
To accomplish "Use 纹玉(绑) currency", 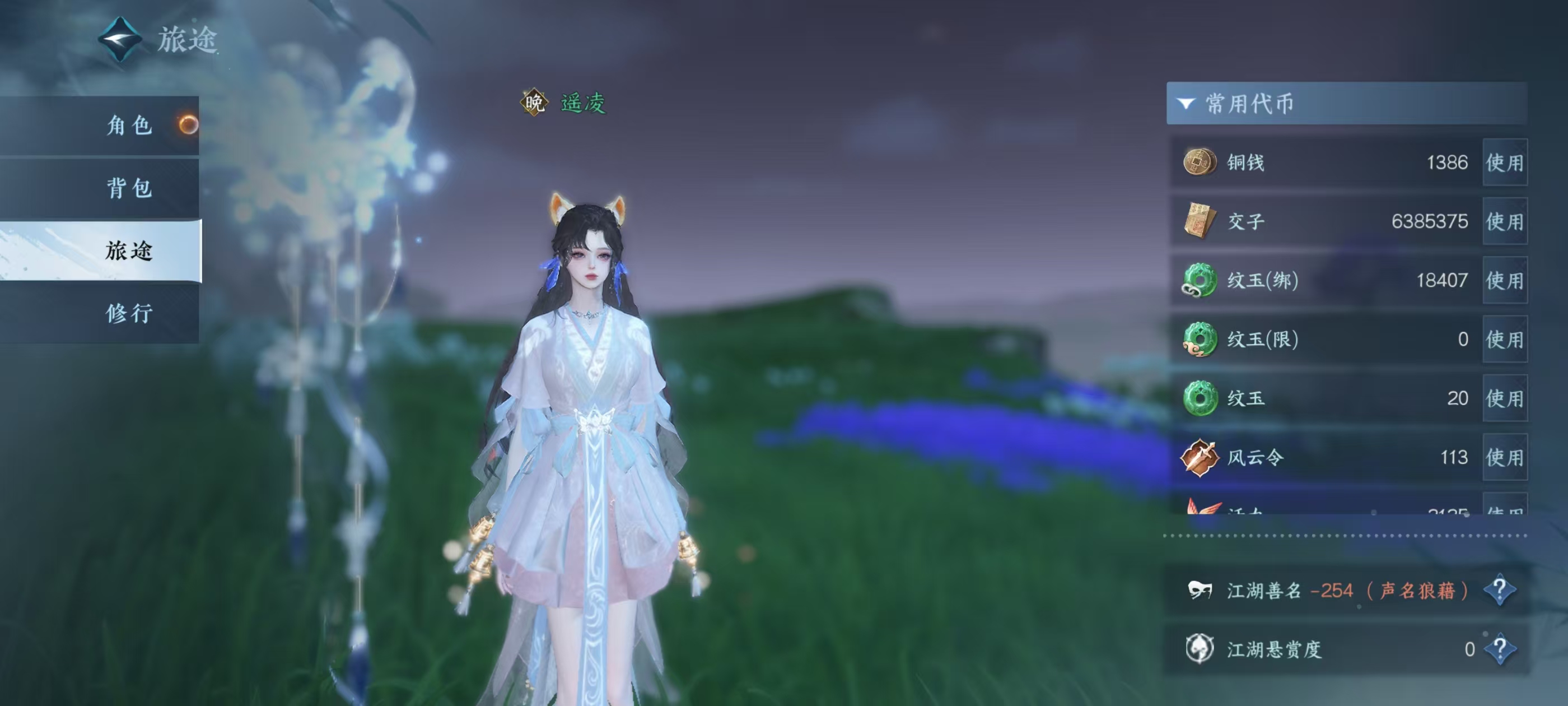I will [x=1504, y=280].
